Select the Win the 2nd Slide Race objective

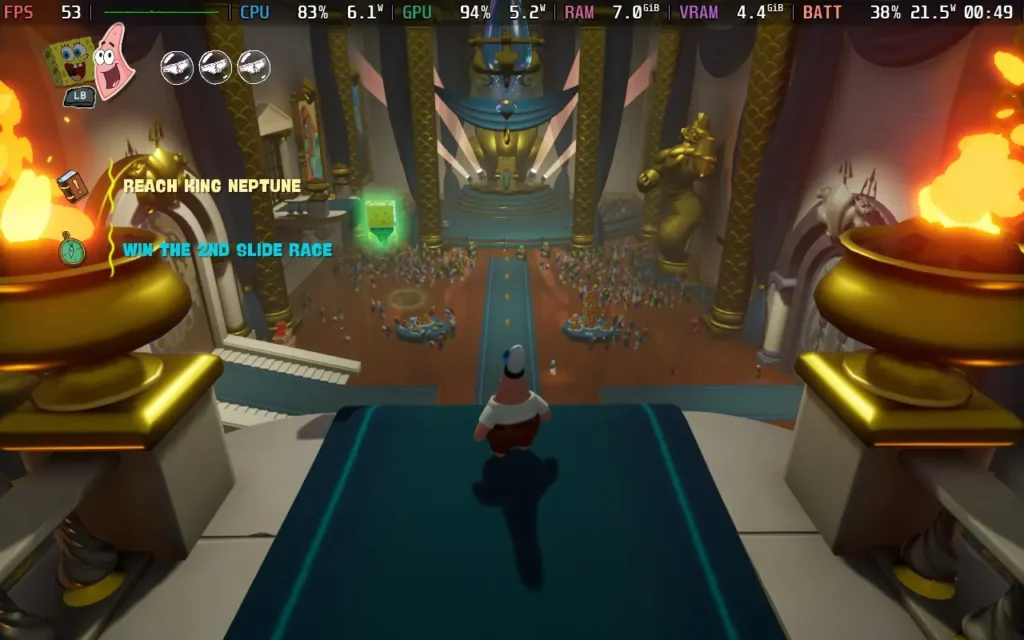[x=227, y=250]
